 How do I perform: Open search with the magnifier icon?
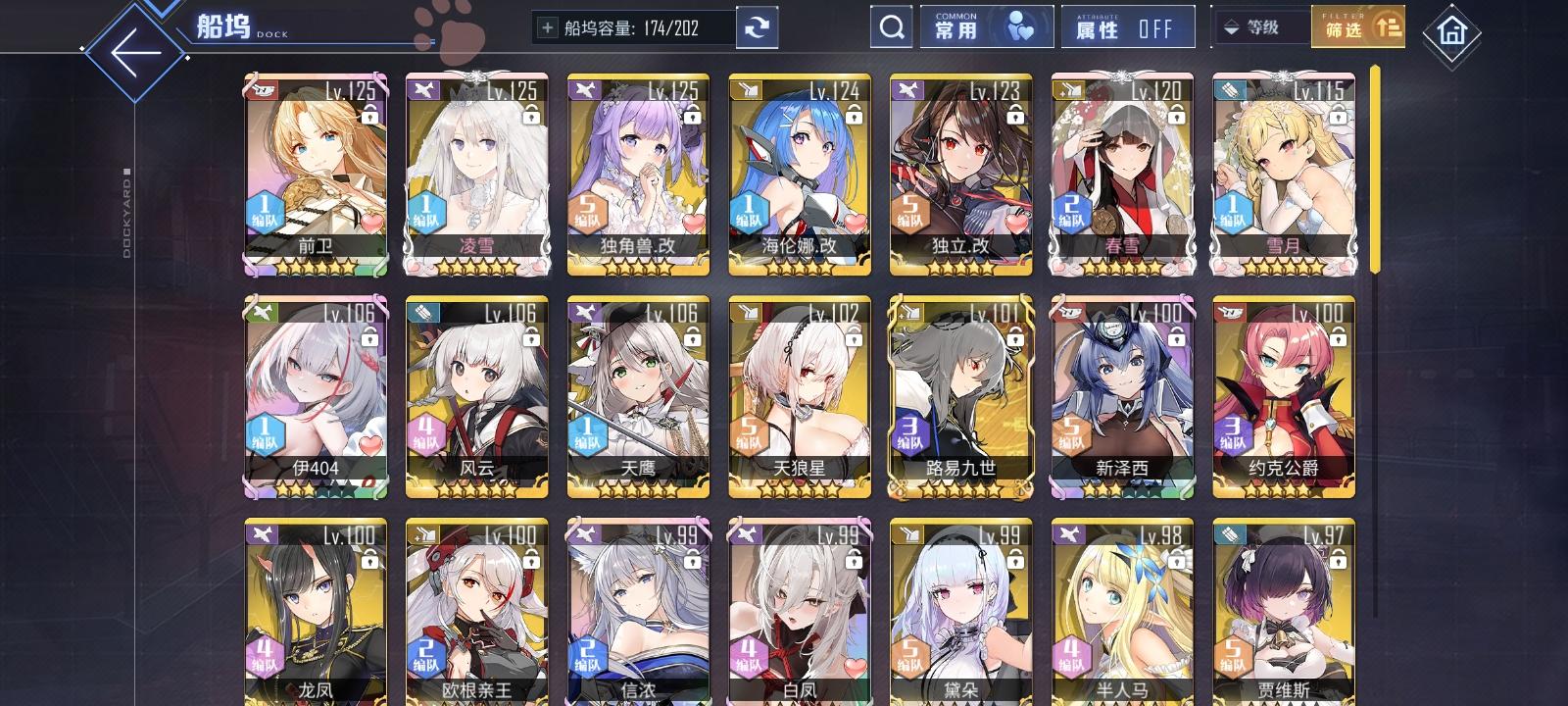point(889,26)
